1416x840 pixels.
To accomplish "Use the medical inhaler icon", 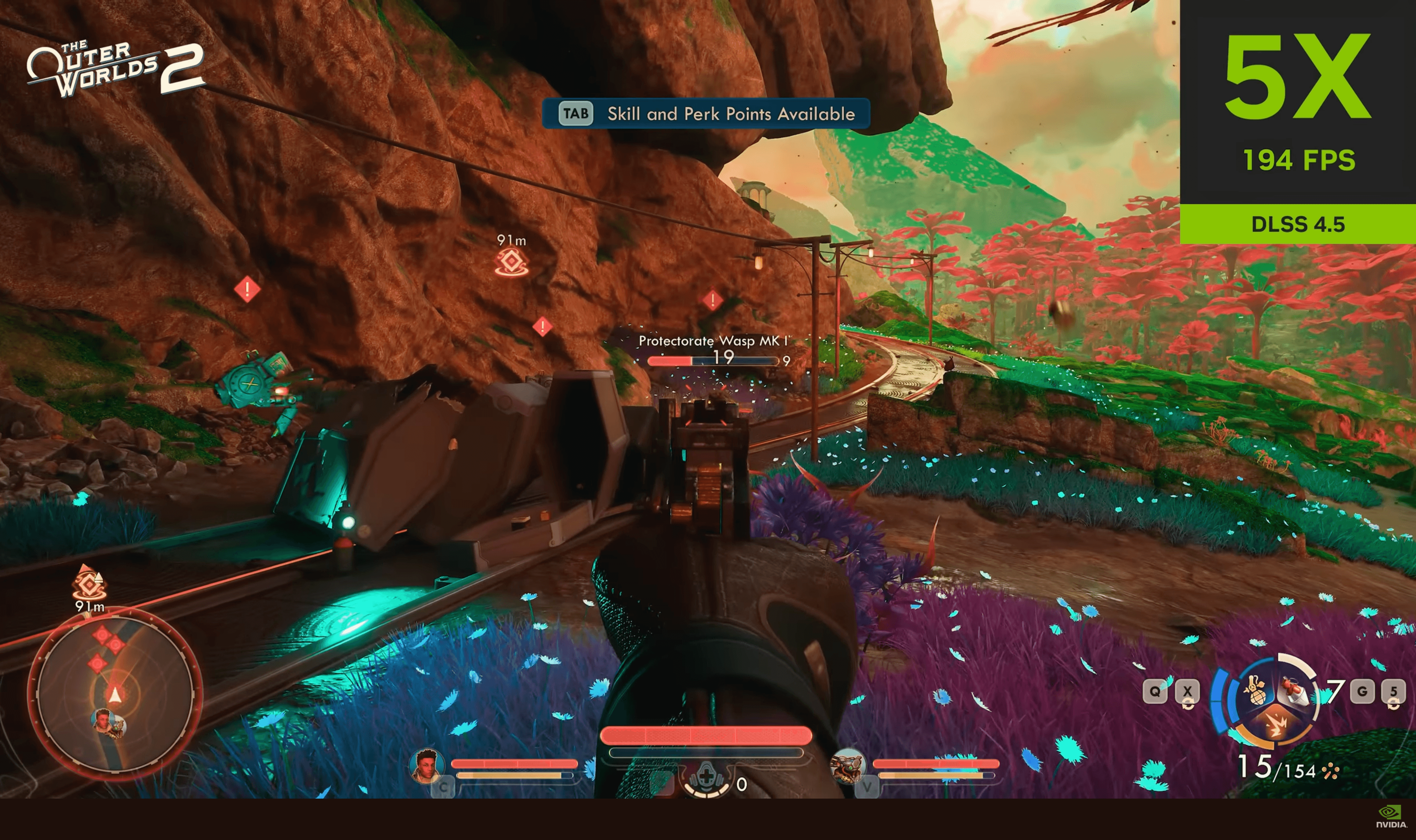I will coord(706,777).
